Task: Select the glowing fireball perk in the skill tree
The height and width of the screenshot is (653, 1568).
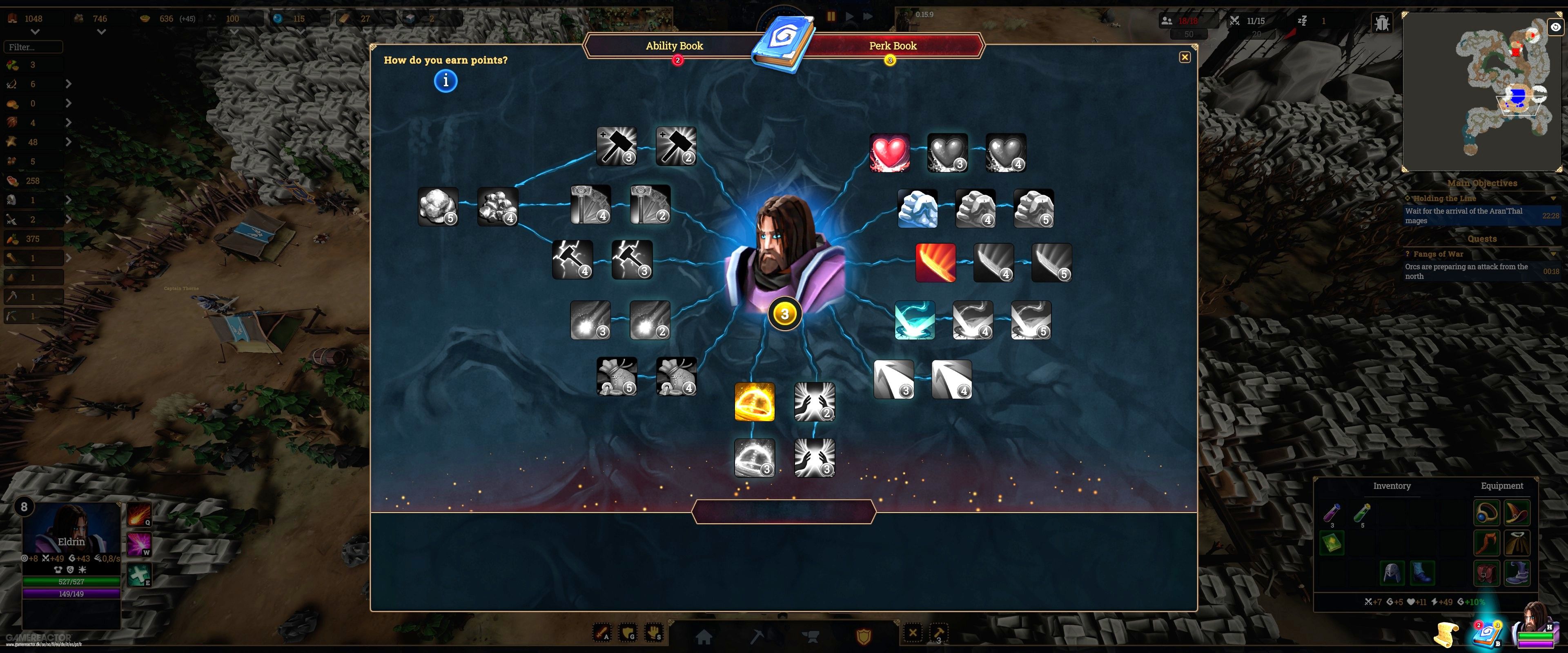Action: [x=755, y=402]
